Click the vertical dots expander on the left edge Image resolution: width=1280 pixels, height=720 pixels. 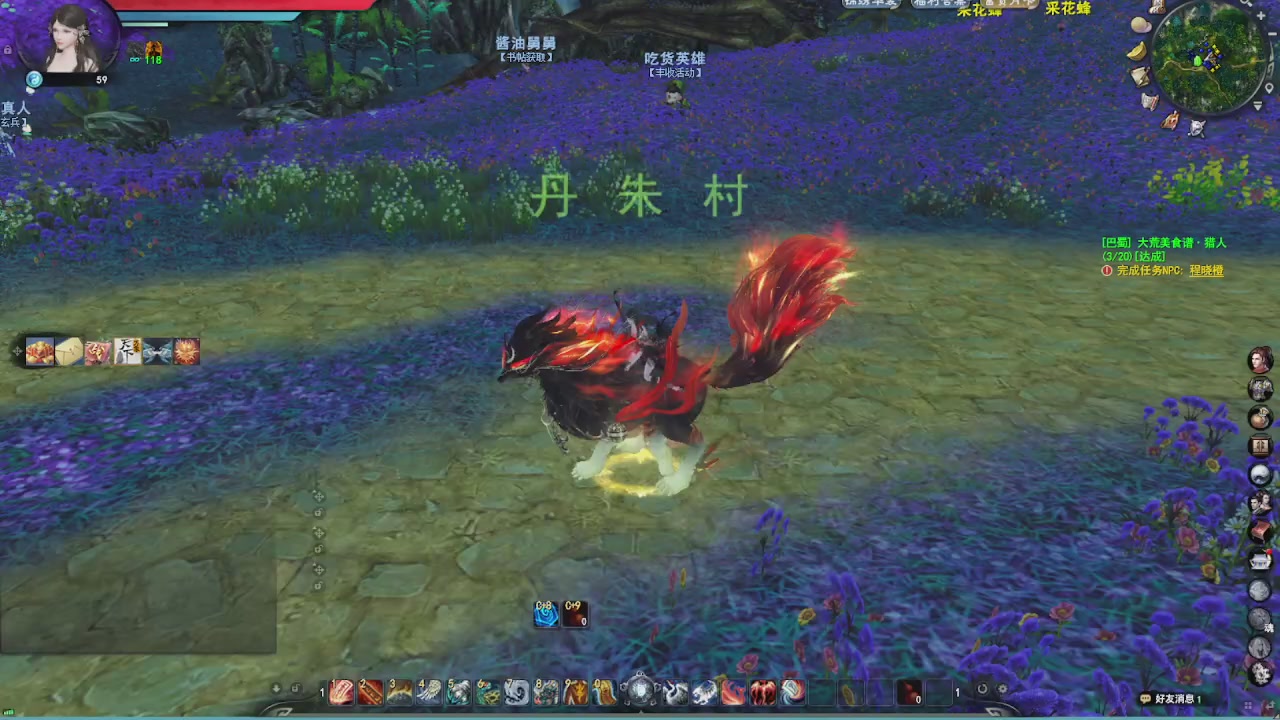[318, 530]
